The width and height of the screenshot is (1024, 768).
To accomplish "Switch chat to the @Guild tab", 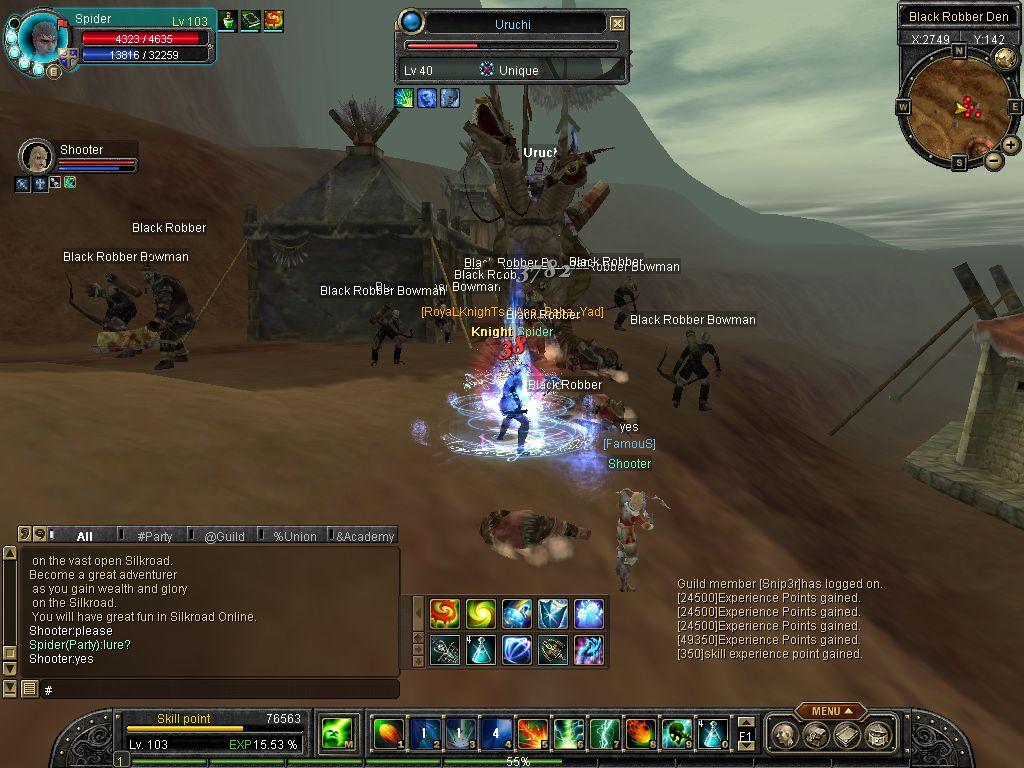I will (x=224, y=536).
